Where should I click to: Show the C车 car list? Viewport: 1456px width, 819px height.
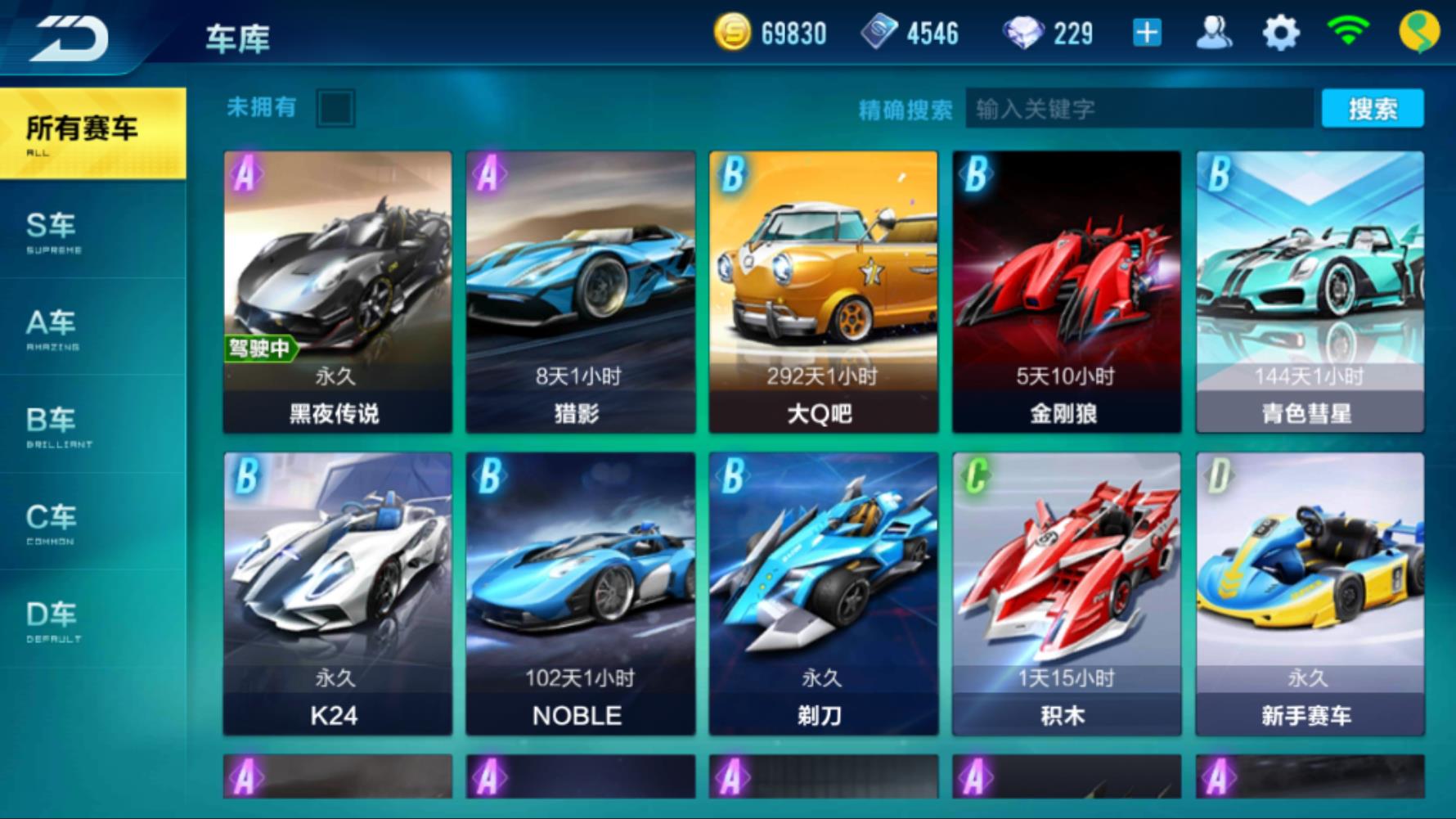pyautogui.click(x=53, y=522)
